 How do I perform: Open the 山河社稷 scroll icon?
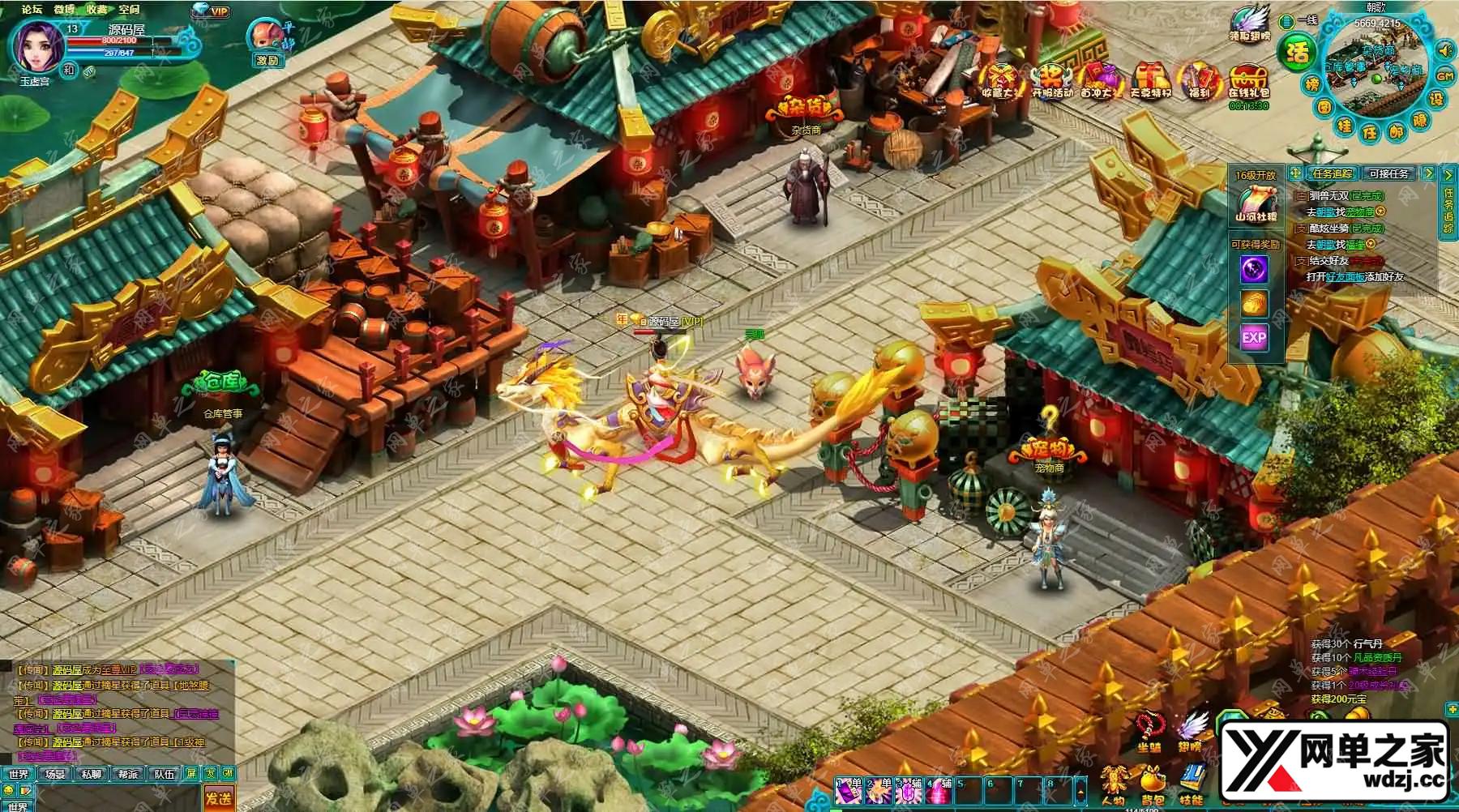pos(1255,203)
